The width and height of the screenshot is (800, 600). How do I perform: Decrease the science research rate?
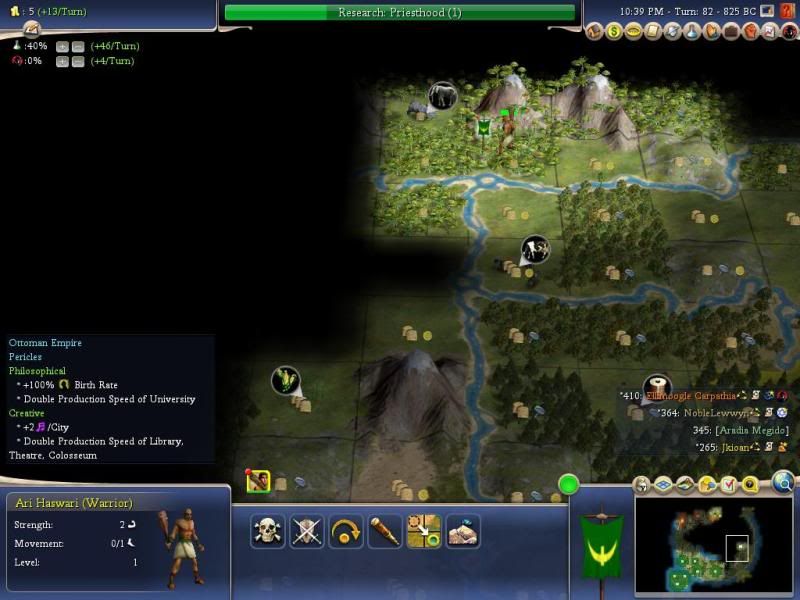click(76, 47)
